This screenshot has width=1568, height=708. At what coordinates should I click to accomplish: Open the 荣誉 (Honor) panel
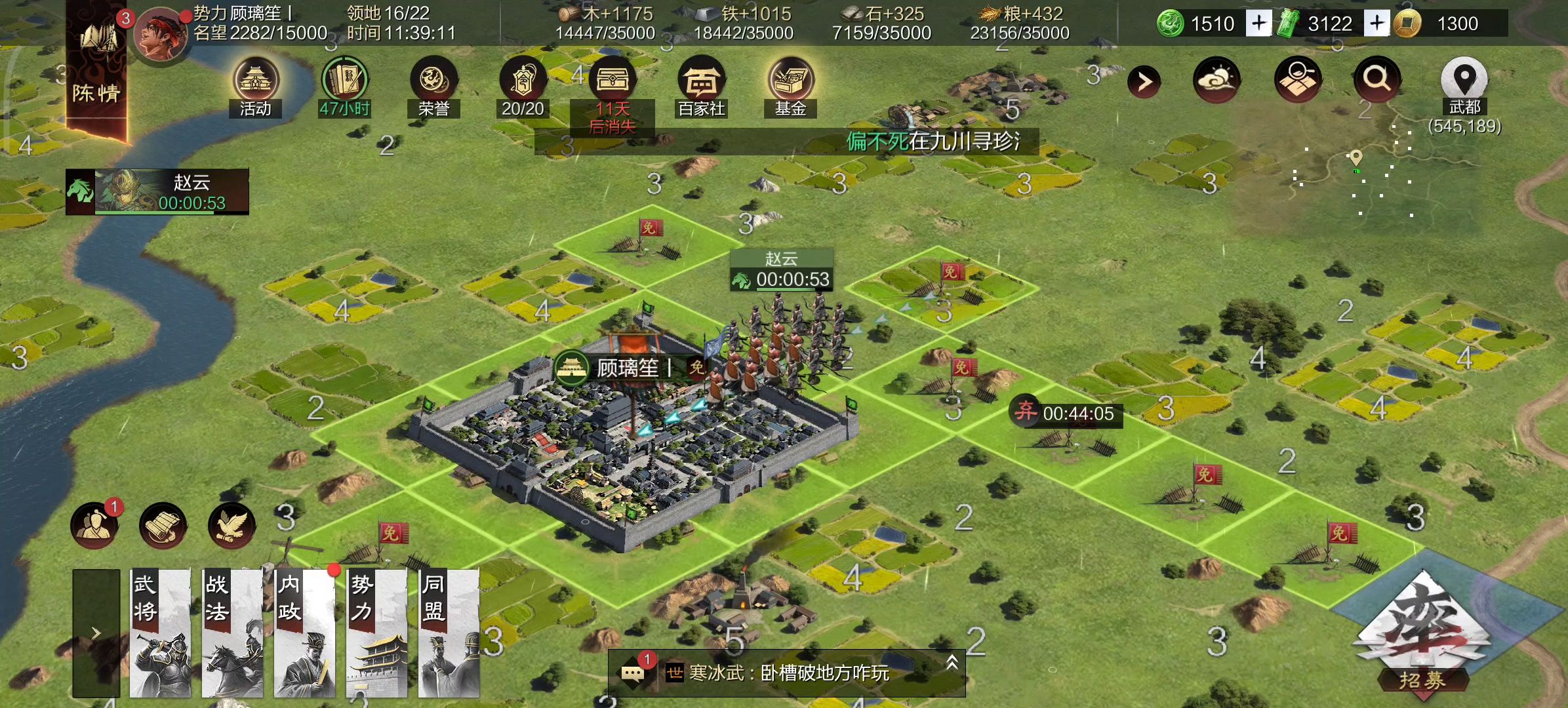pyautogui.click(x=436, y=79)
